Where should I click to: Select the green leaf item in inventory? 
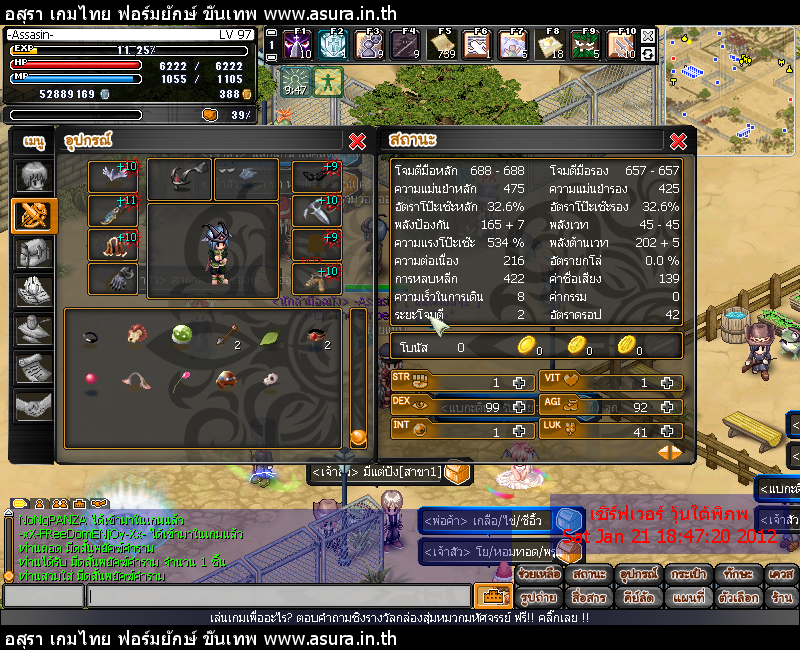270,338
